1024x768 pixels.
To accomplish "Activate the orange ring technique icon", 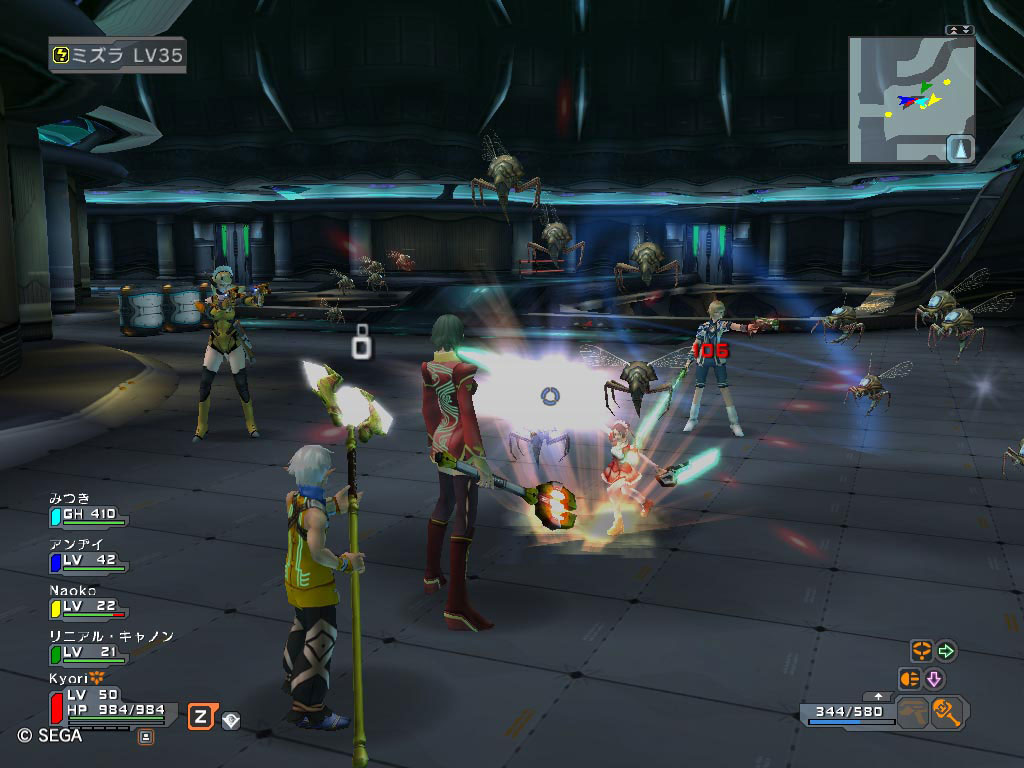I will 920,651.
